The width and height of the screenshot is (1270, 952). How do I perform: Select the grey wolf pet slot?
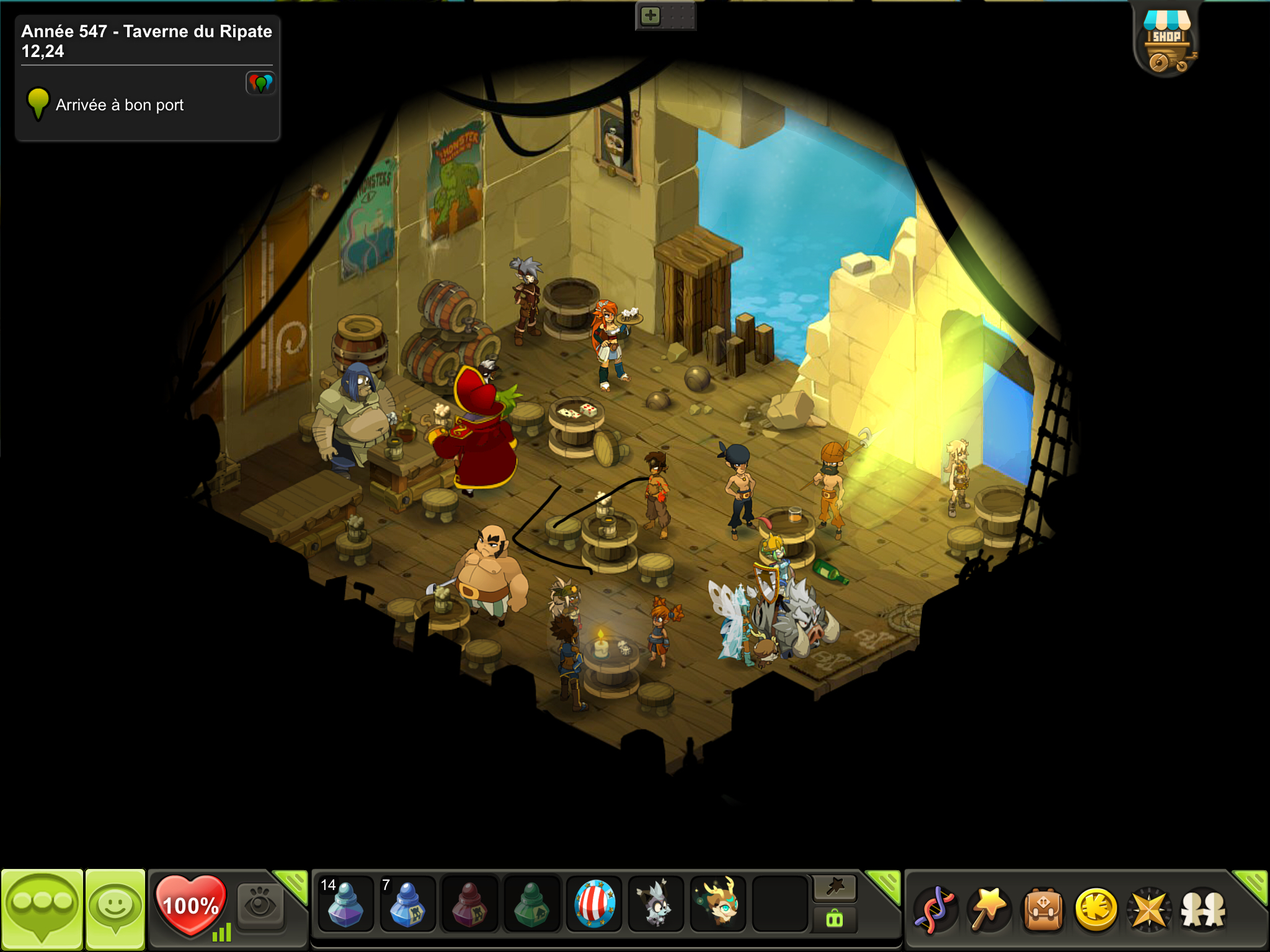pos(656,905)
